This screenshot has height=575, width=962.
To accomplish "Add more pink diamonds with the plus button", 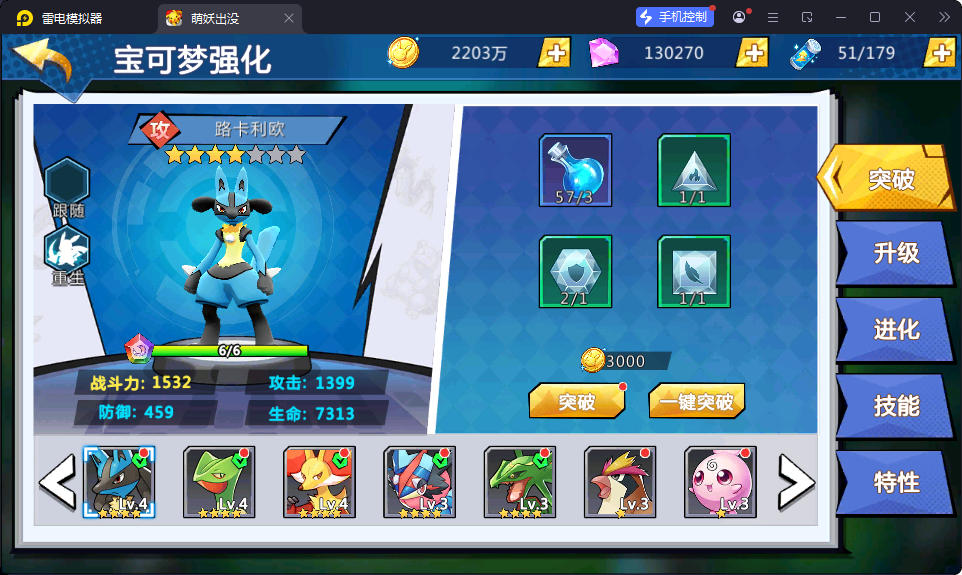I will click(752, 53).
